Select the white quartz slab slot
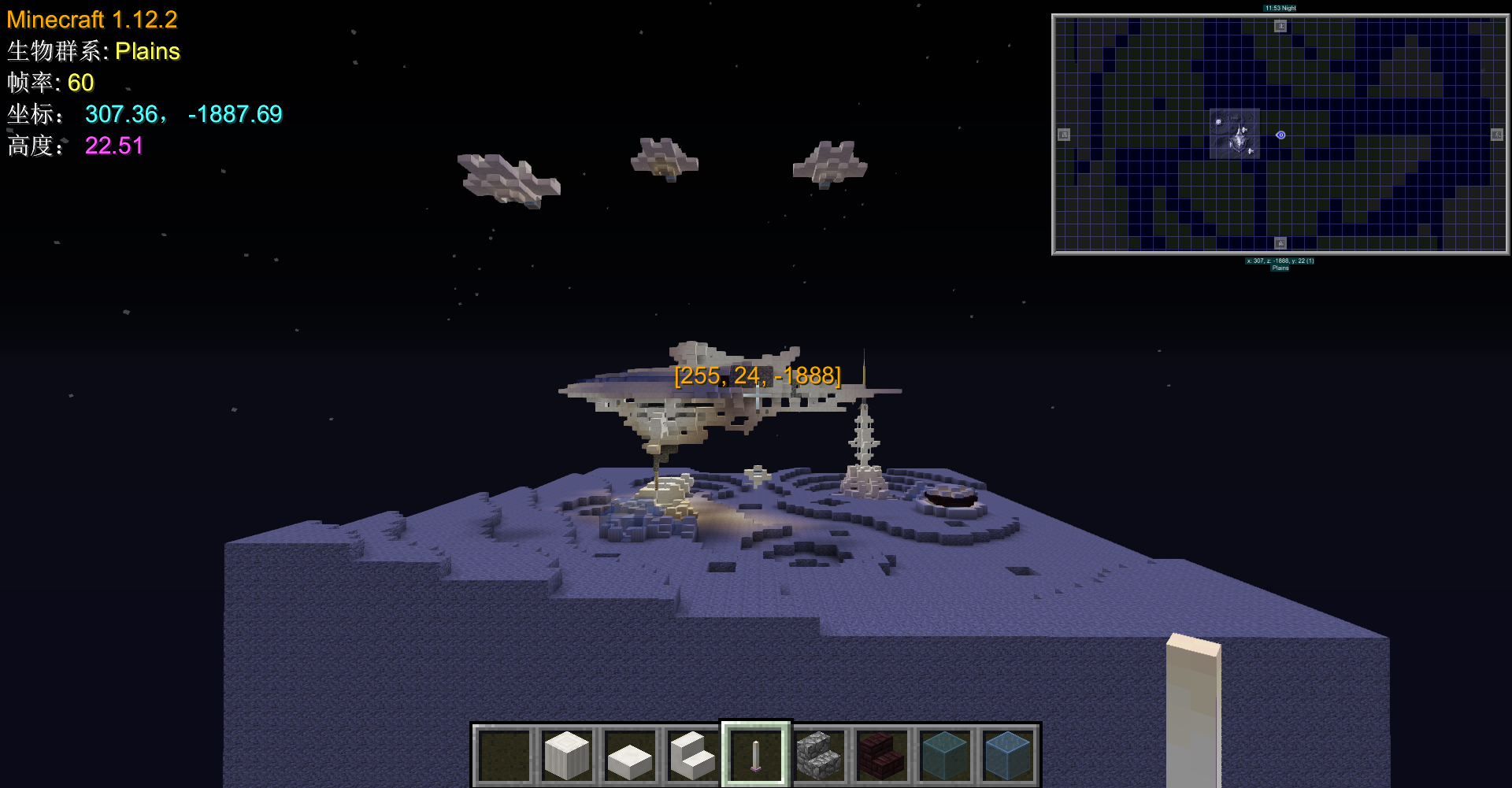 pos(630,755)
